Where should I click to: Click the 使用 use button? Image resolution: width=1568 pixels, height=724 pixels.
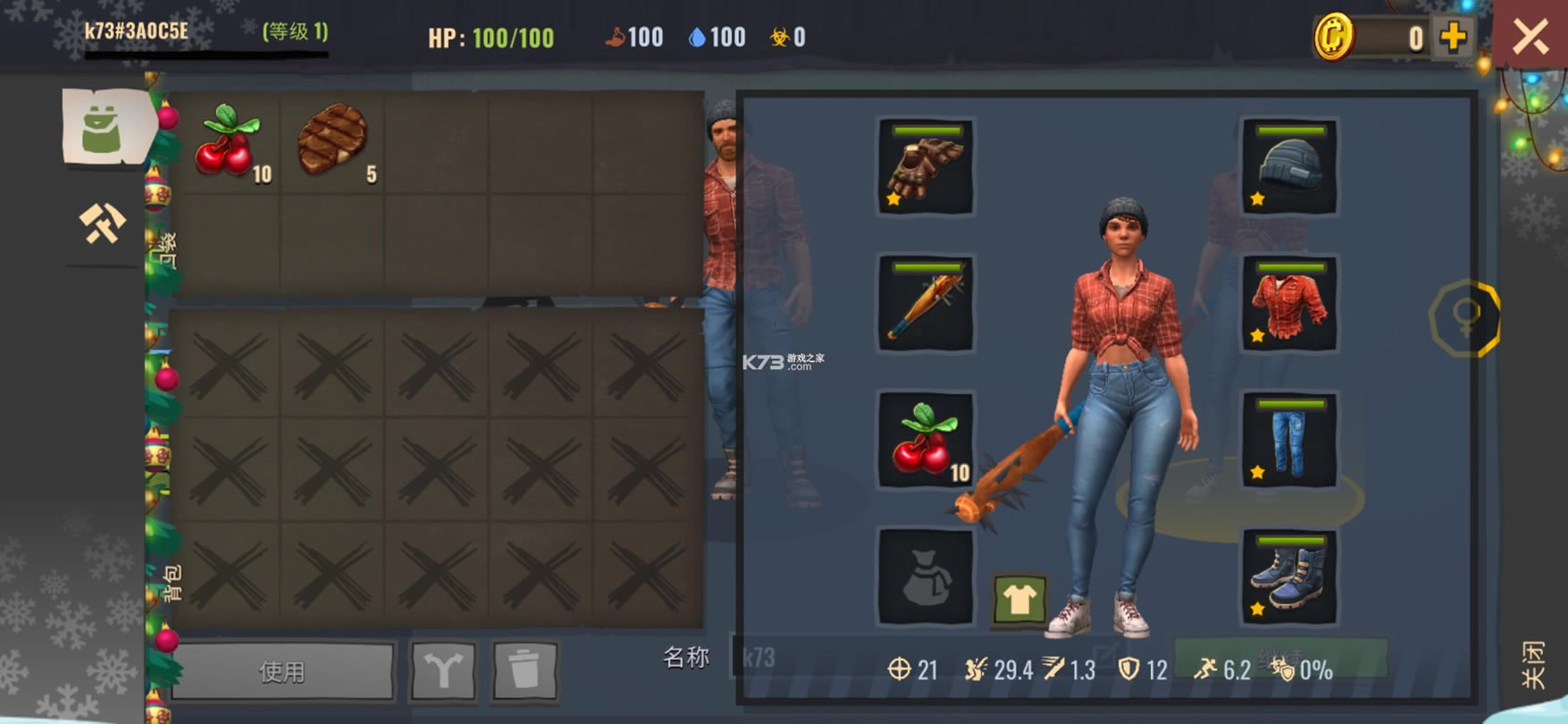[x=282, y=670]
